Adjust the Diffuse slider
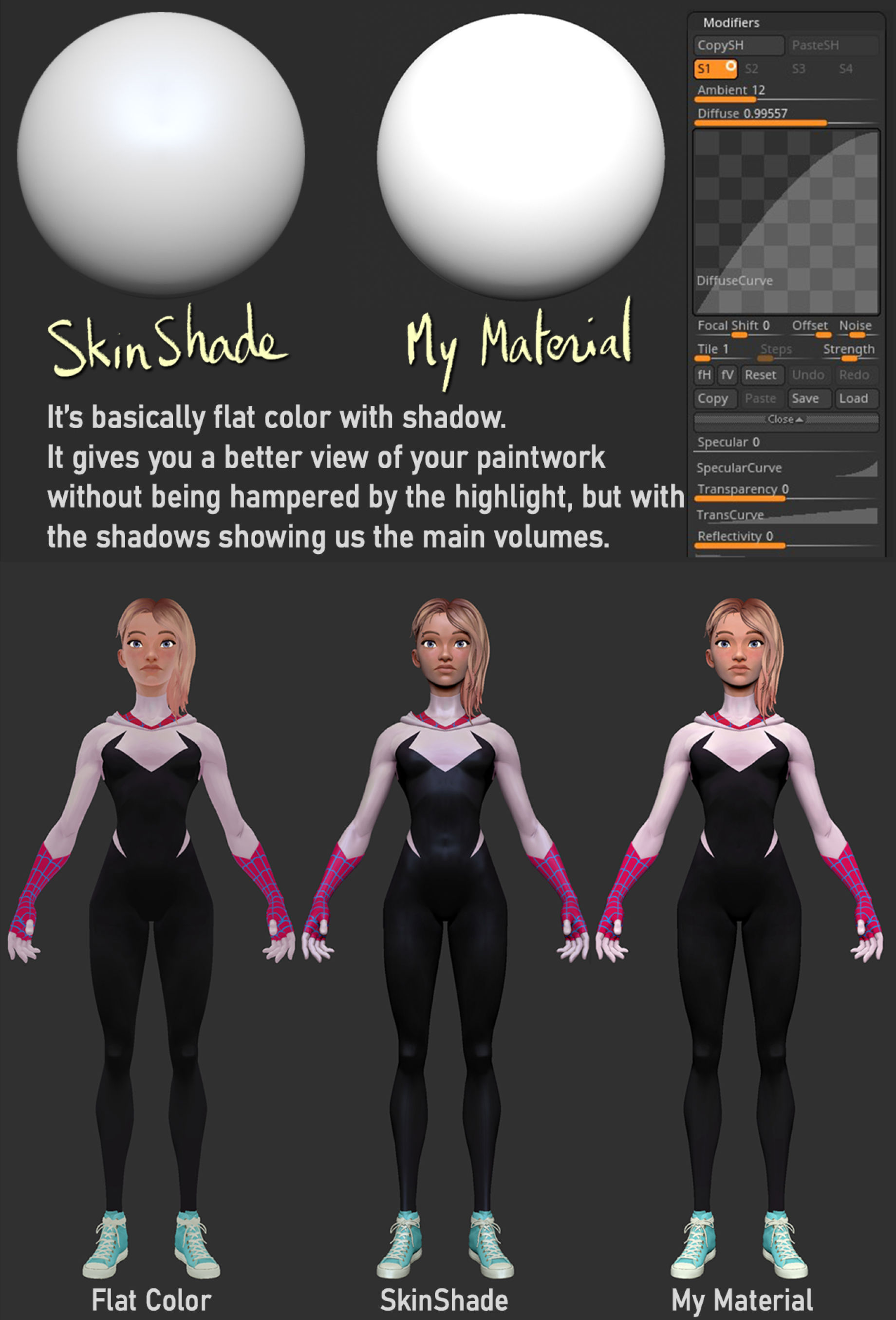Image resolution: width=896 pixels, height=1320 pixels. pos(761,122)
